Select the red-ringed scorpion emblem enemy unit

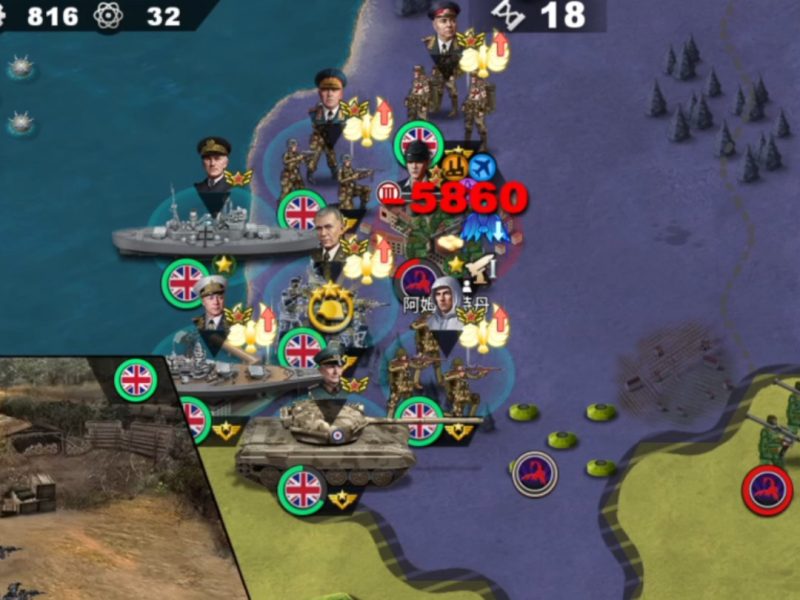pyautogui.click(x=767, y=490)
